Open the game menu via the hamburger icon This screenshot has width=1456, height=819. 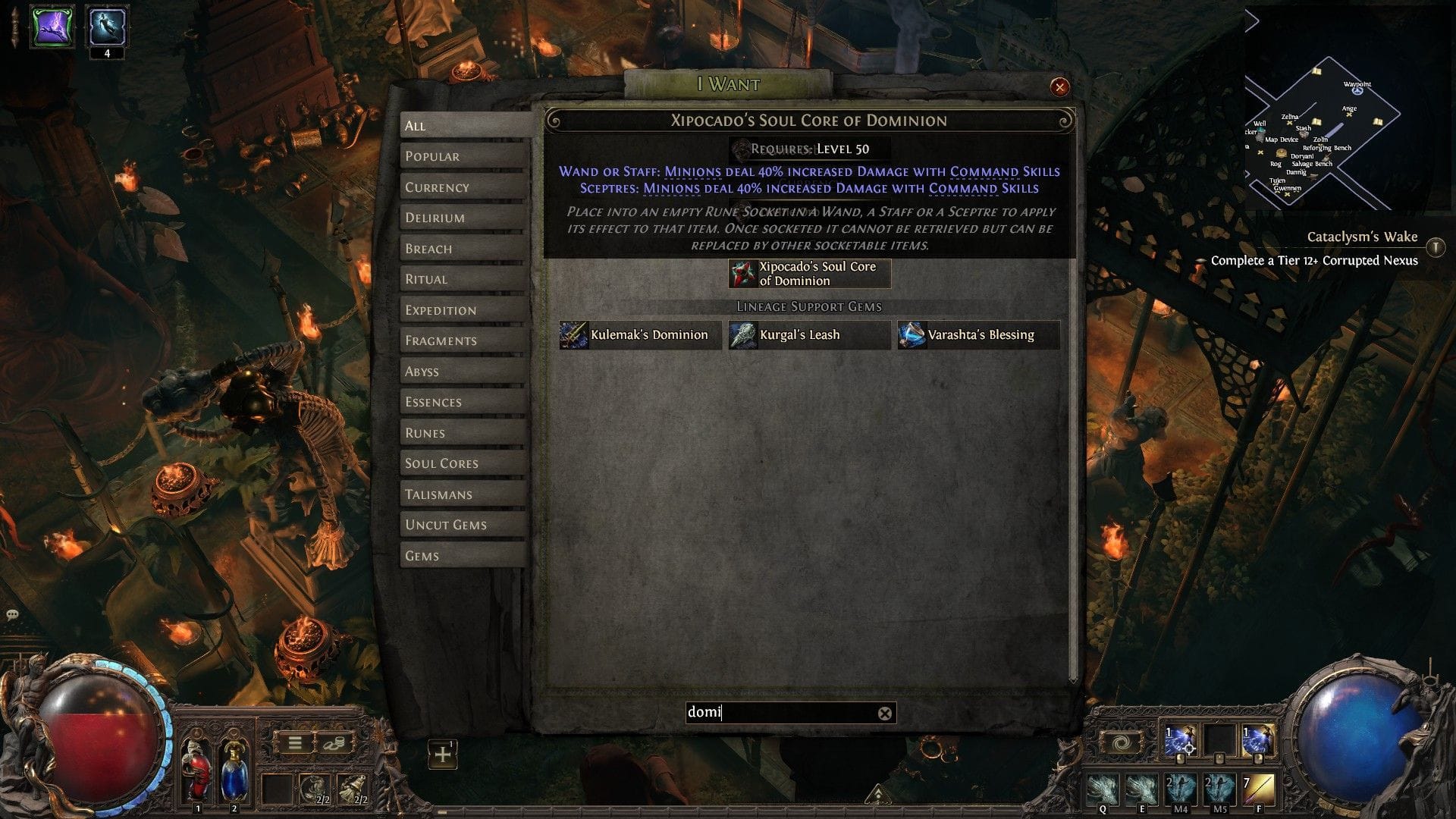coord(295,744)
